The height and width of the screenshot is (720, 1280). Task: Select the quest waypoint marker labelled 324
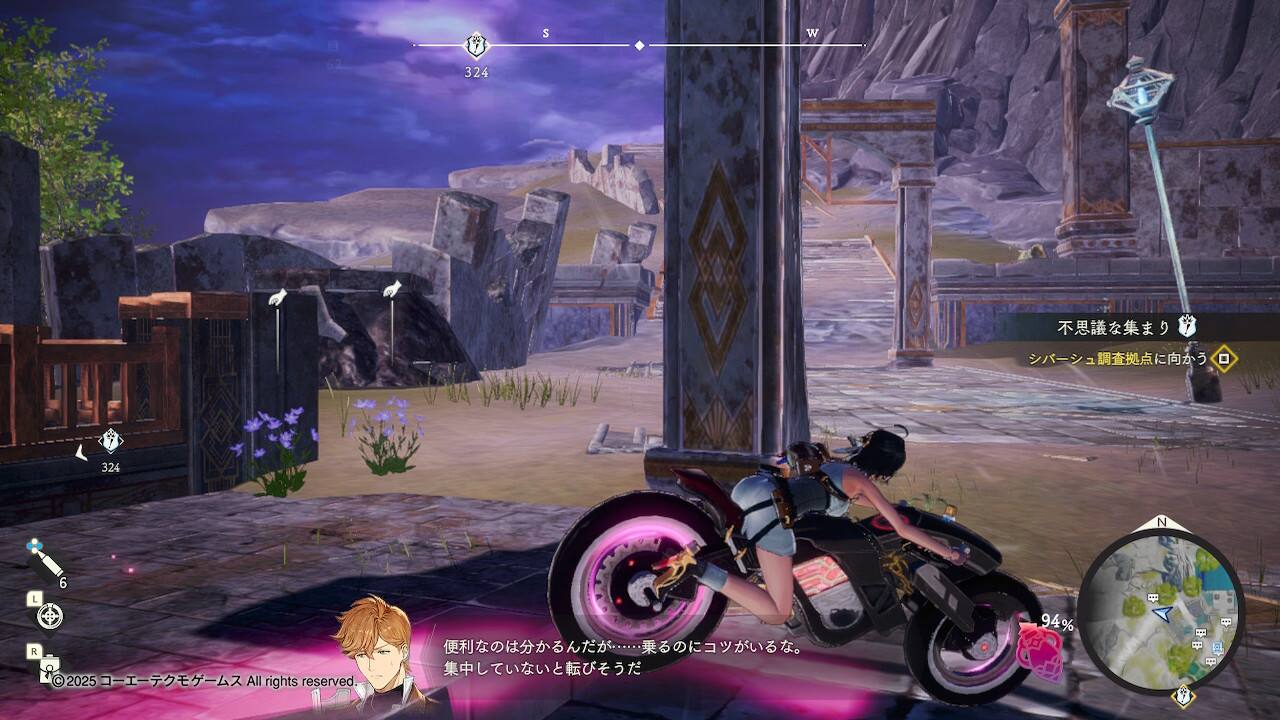coord(110,441)
